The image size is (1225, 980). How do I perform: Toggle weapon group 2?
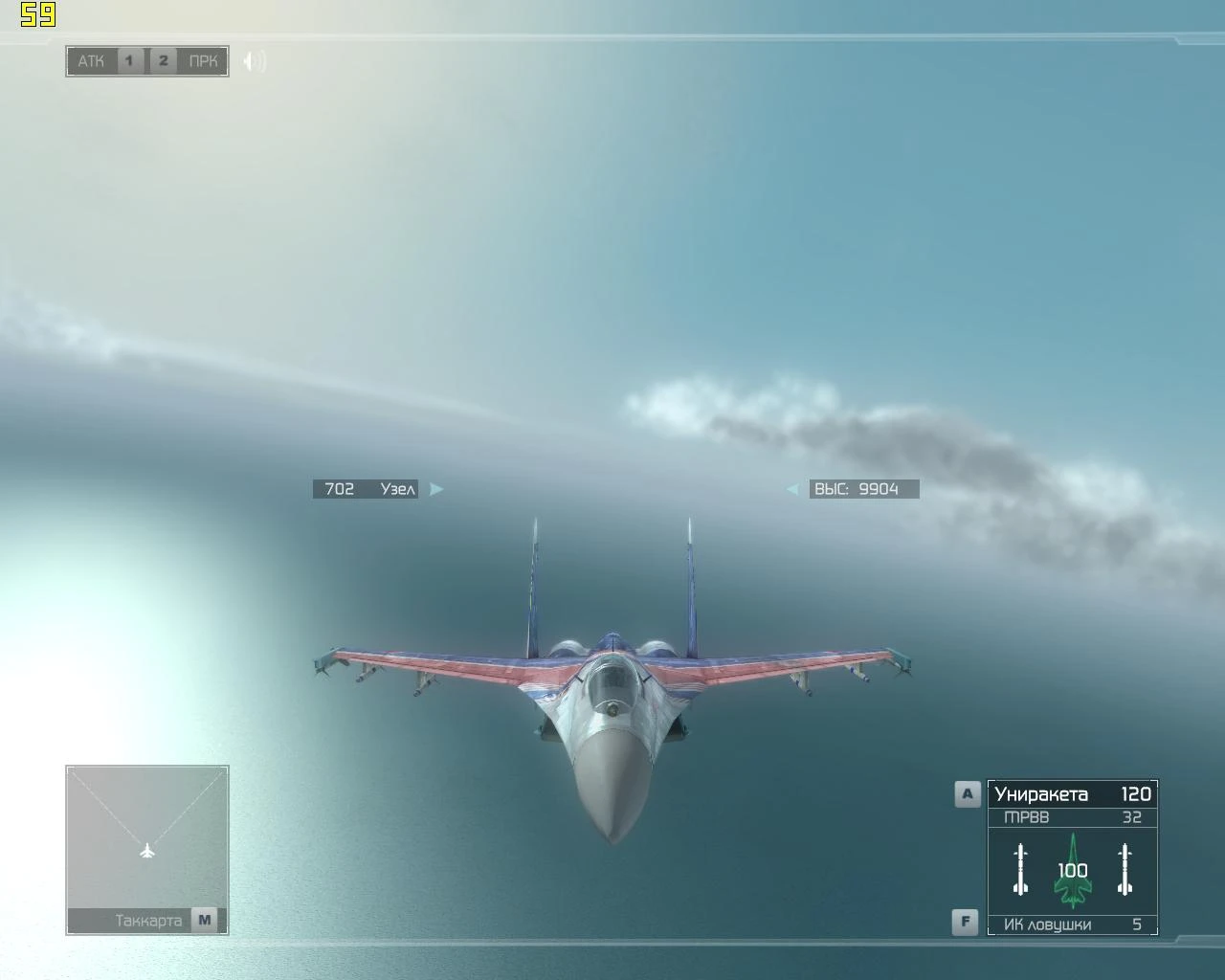[163, 59]
